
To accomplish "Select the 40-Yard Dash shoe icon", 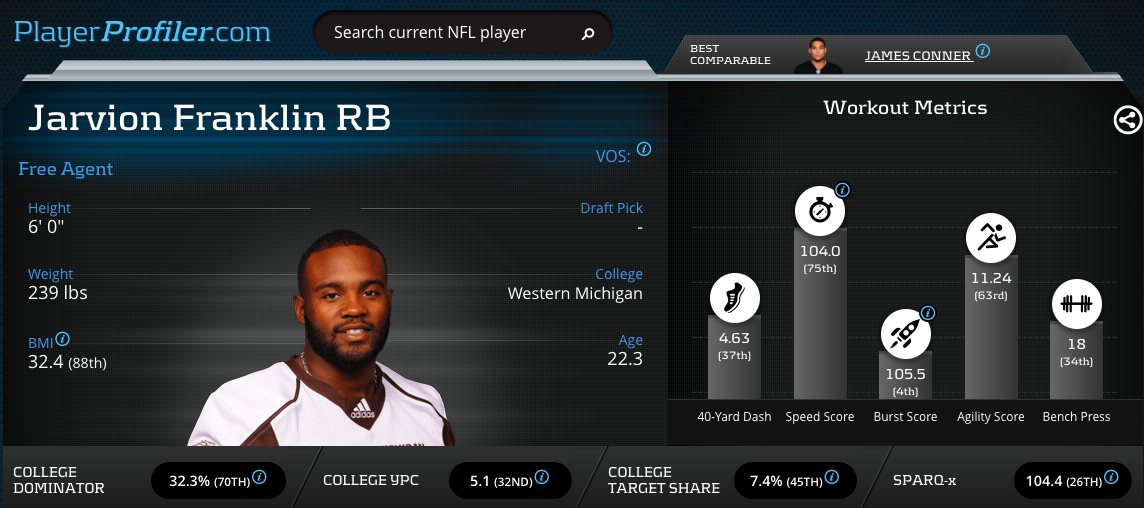I will point(734,298).
